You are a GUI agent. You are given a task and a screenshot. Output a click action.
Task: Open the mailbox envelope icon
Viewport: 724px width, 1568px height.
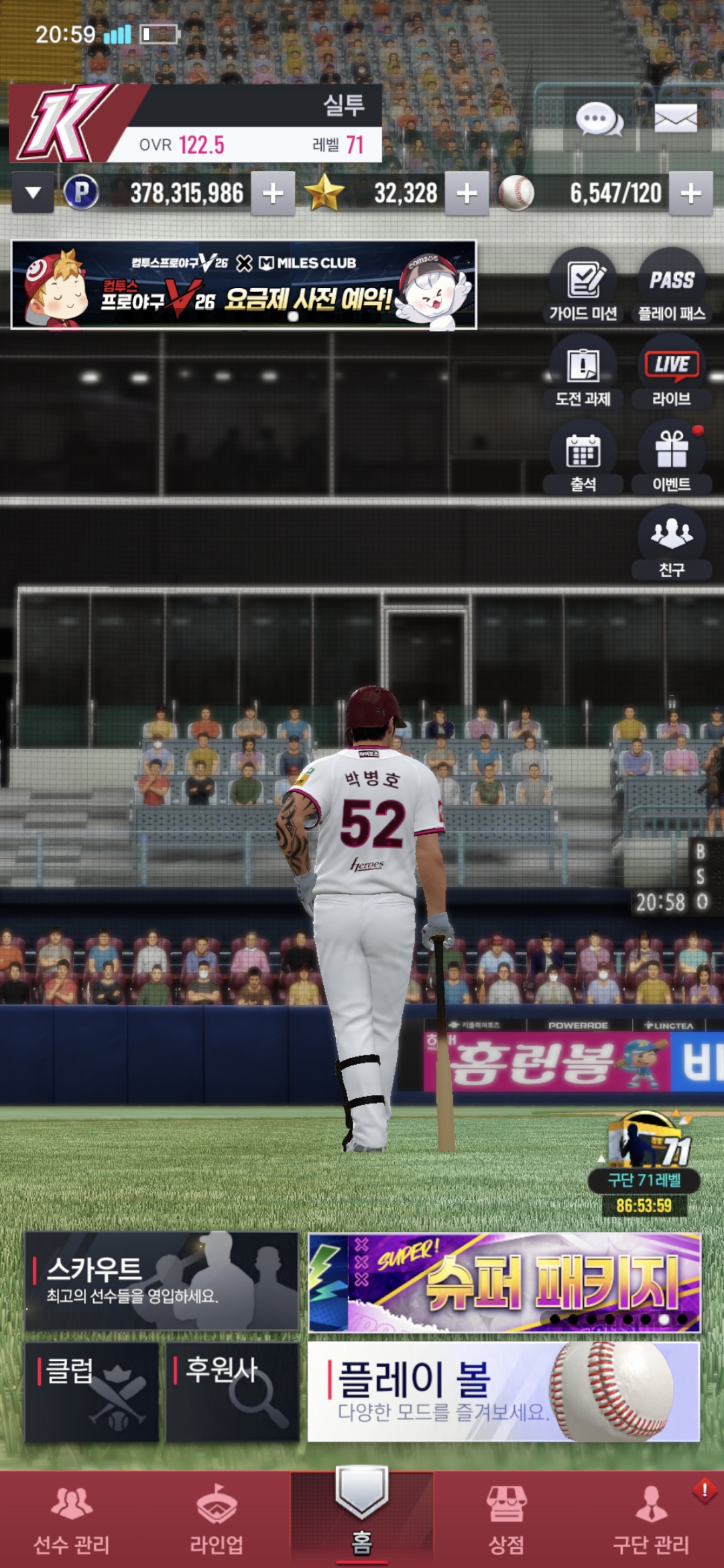(x=675, y=119)
